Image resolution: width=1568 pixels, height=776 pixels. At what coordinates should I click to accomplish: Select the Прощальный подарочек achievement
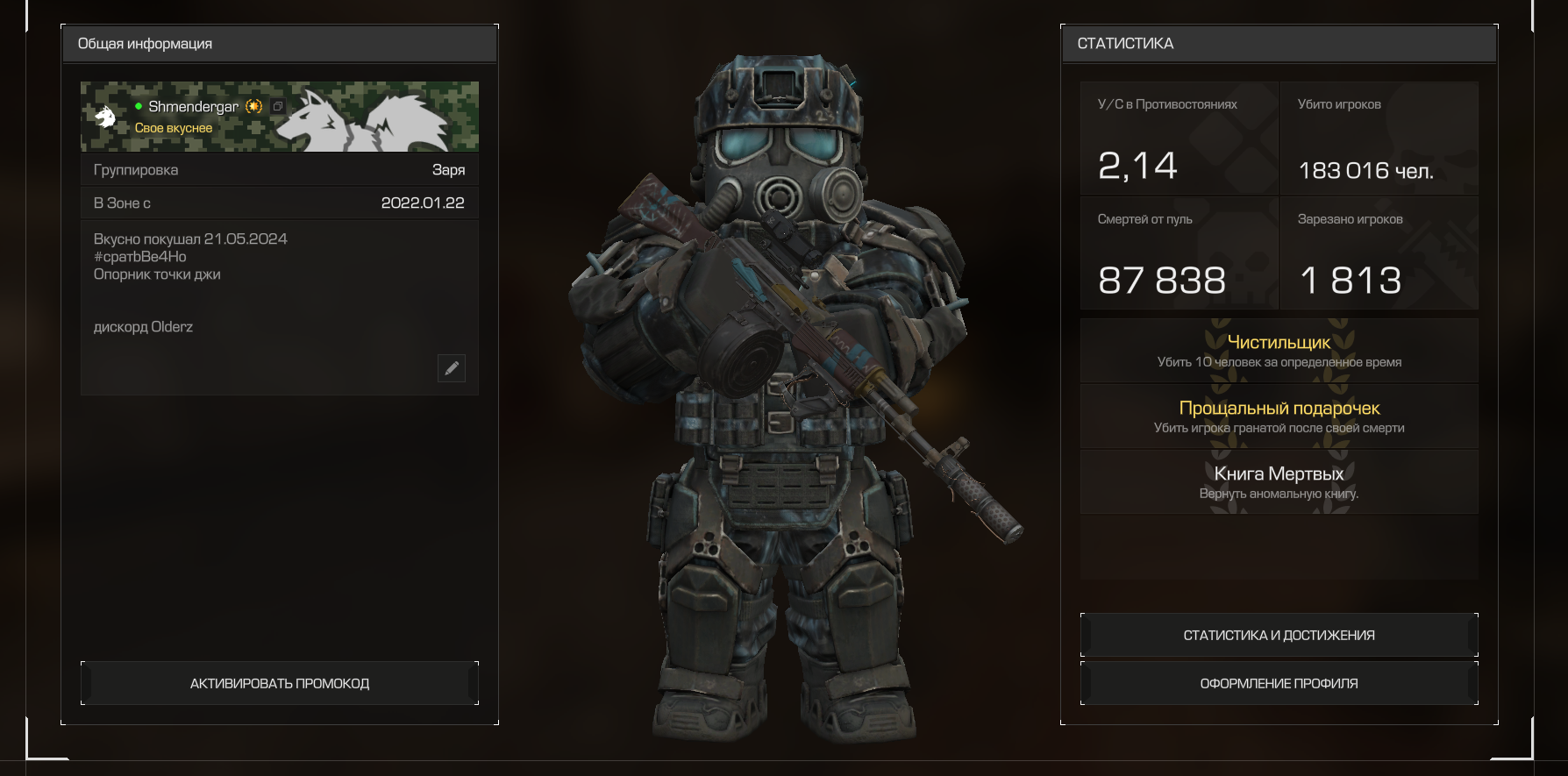pos(1279,416)
